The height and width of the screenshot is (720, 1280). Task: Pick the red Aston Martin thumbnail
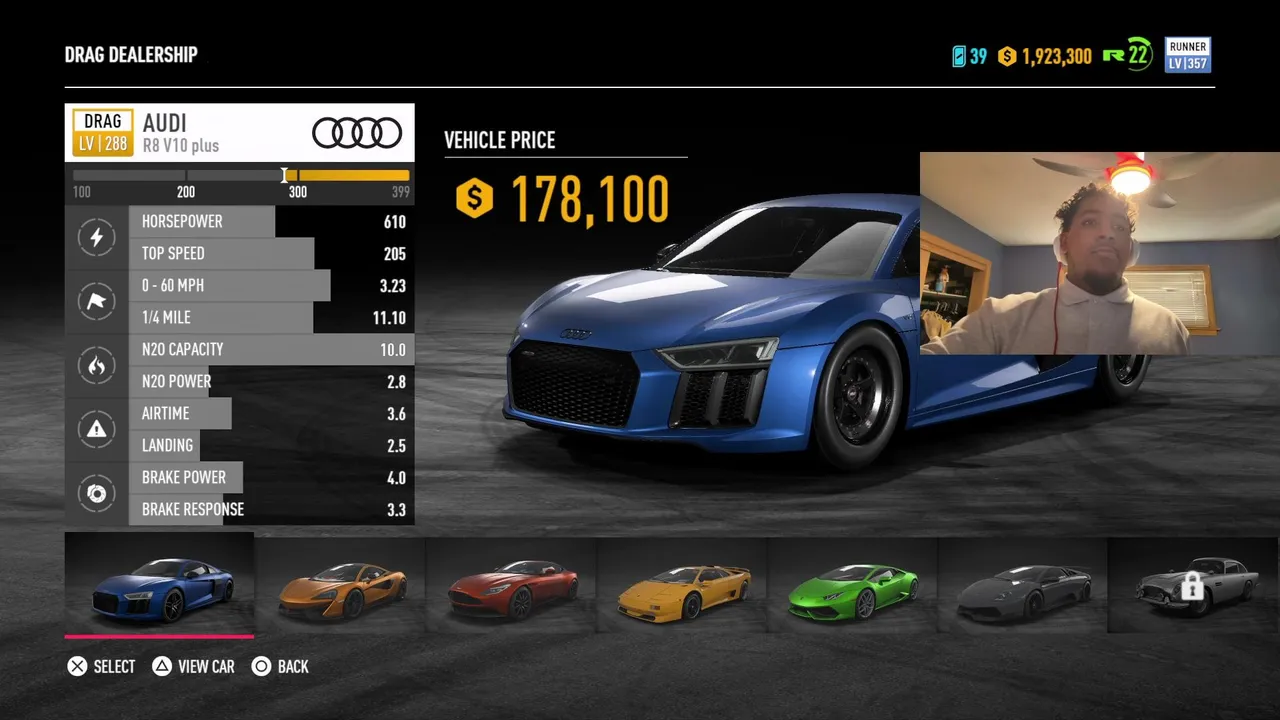tap(512, 587)
